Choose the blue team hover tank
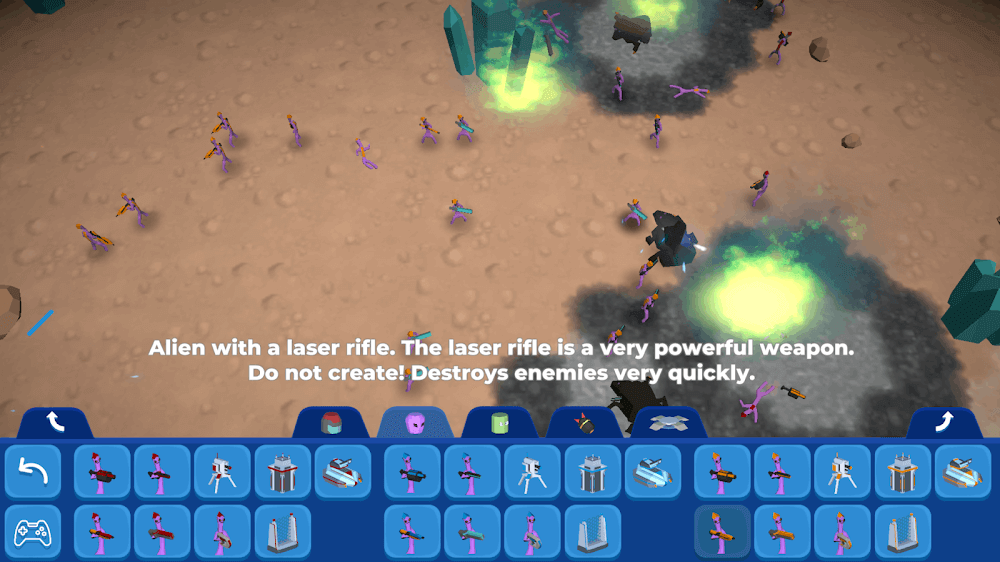Image resolution: width=1000 pixels, height=562 pixels. 652,472
